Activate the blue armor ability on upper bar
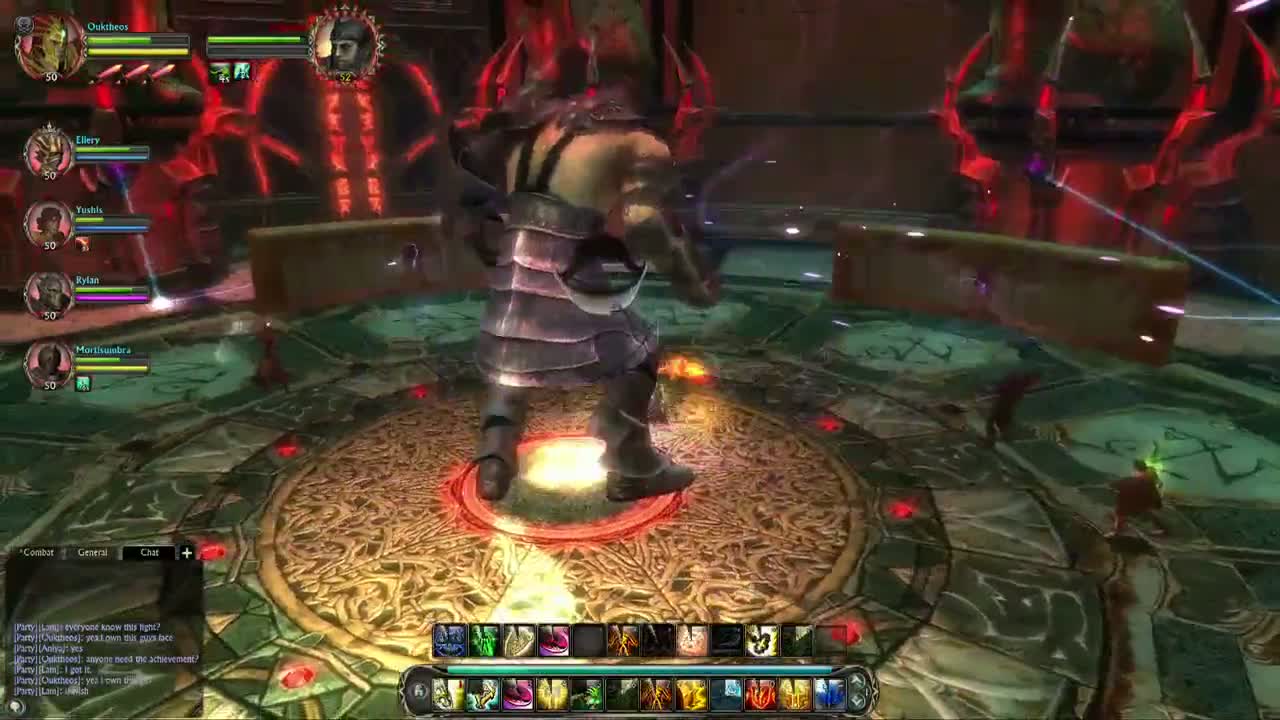This screenshot has width=1280, height=720. 450,640
